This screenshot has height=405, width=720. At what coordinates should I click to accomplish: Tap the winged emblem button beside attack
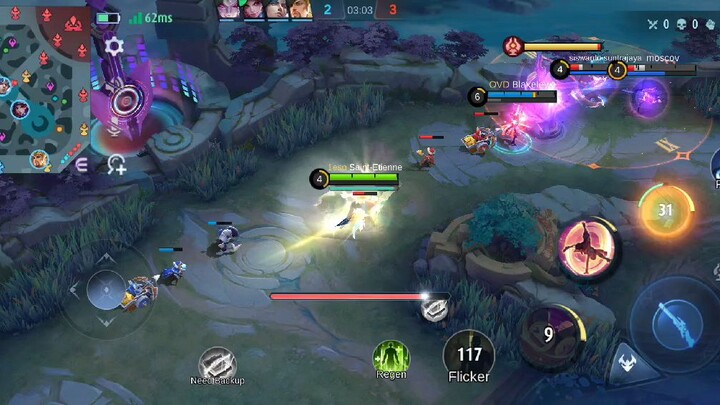tap(627, 365)
